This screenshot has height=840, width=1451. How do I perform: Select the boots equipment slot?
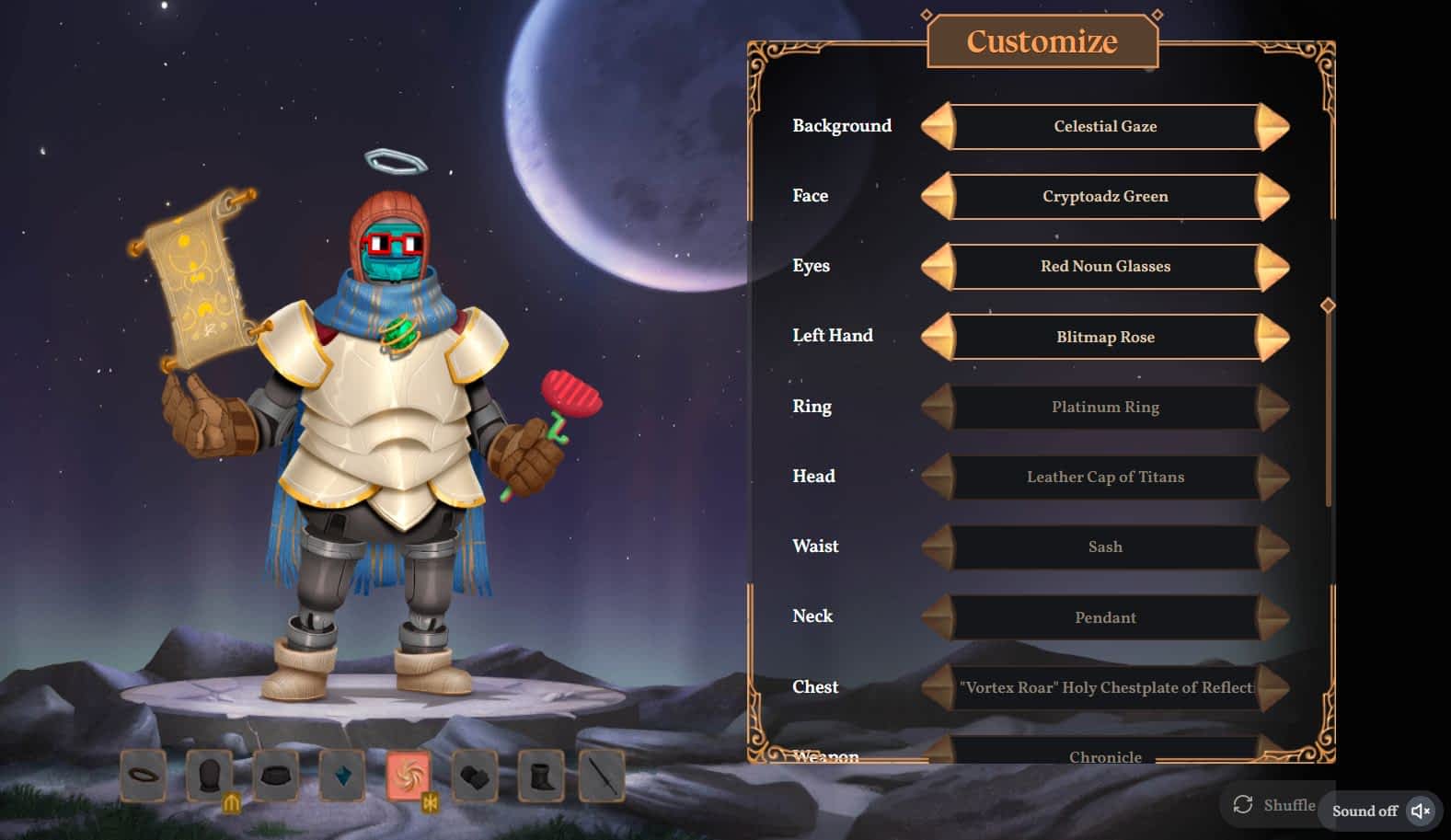click(x=541, y=777)
